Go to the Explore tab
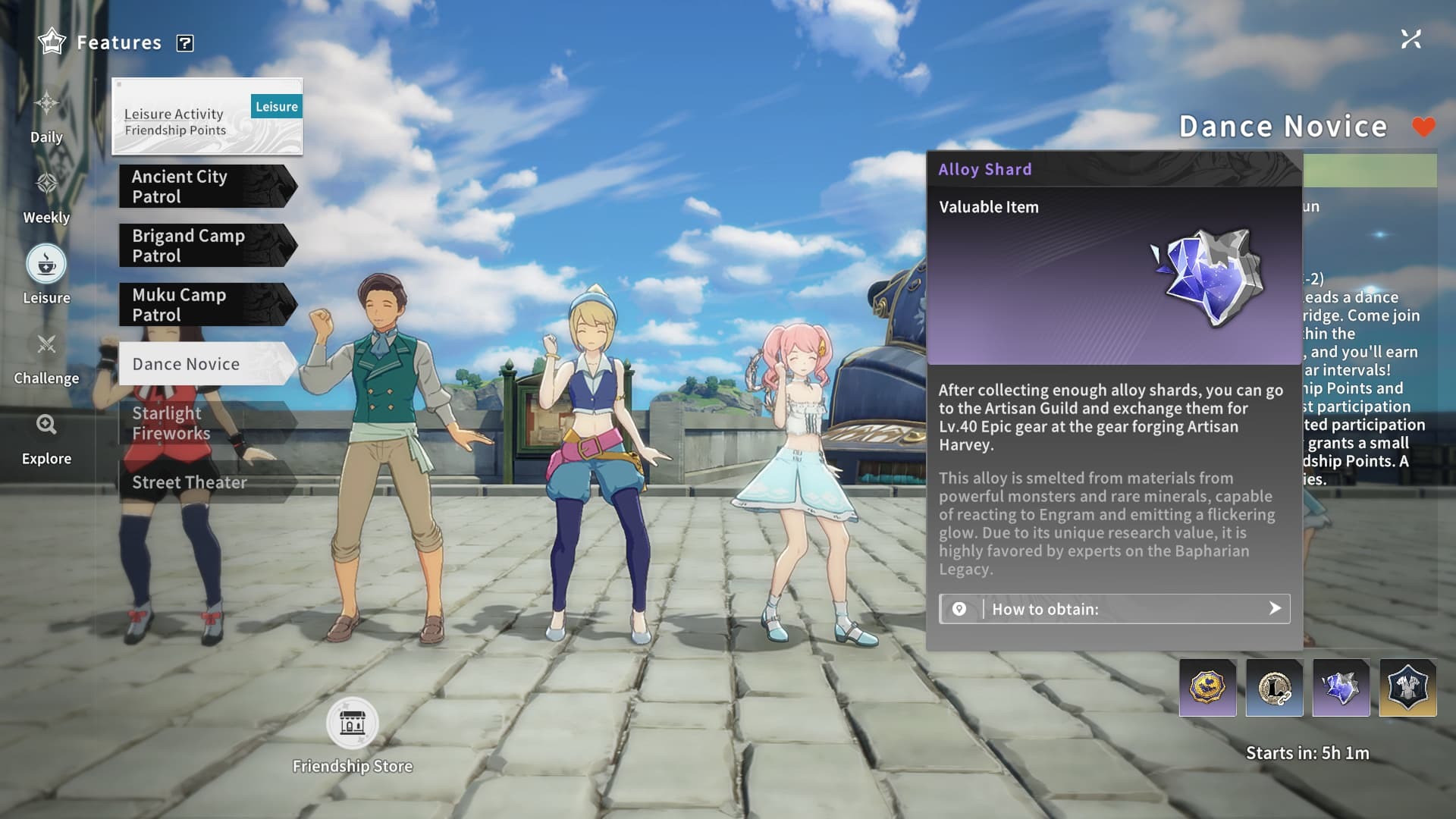 (x=46, y=438)
